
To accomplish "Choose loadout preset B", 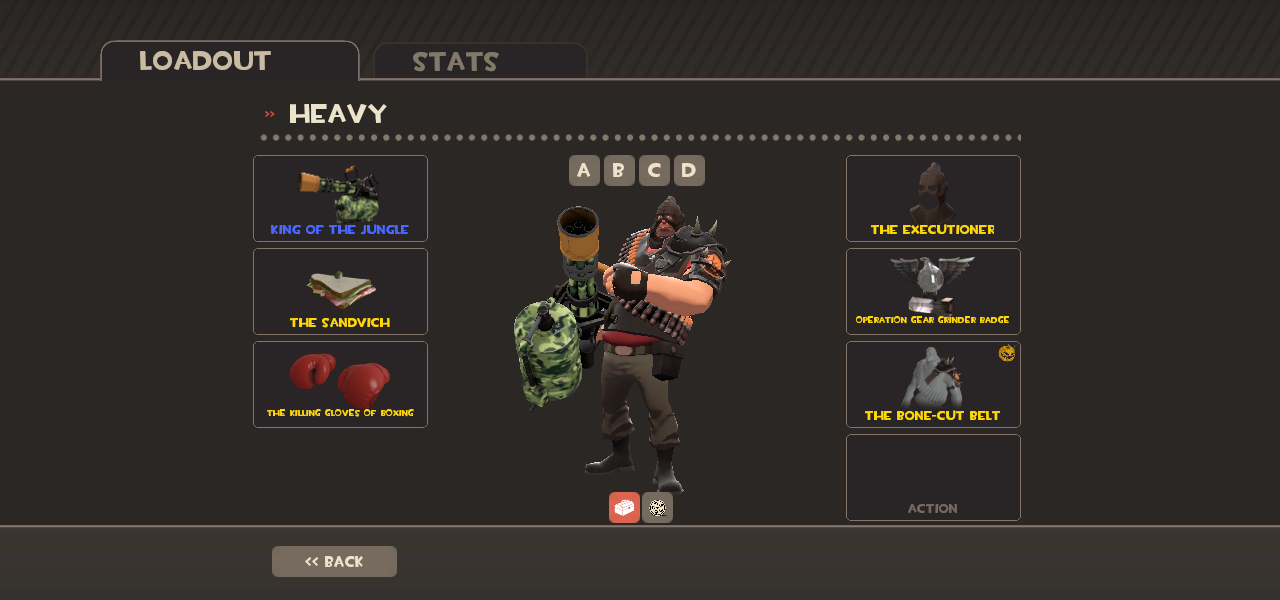I will [619, 170].
